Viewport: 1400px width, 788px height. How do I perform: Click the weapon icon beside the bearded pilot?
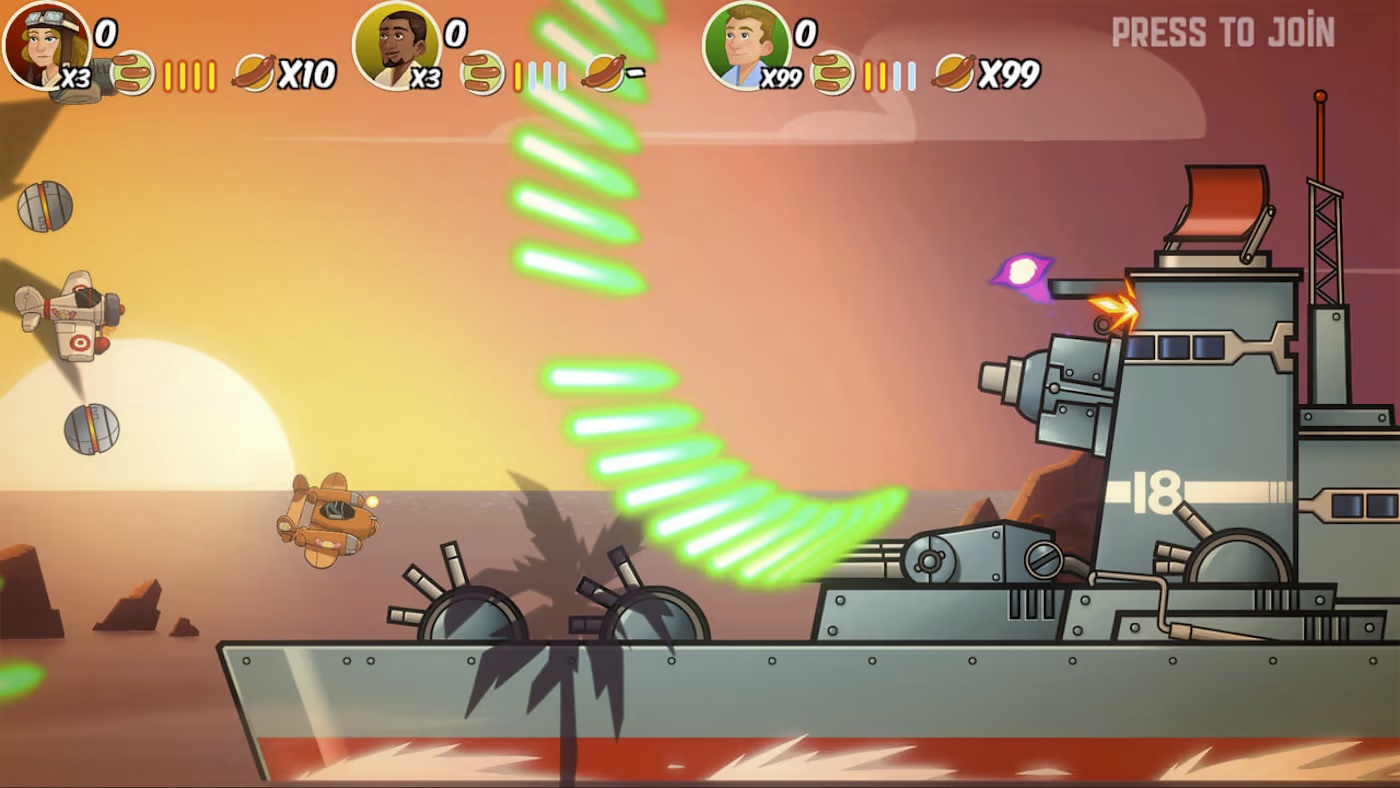pos(482,73)
